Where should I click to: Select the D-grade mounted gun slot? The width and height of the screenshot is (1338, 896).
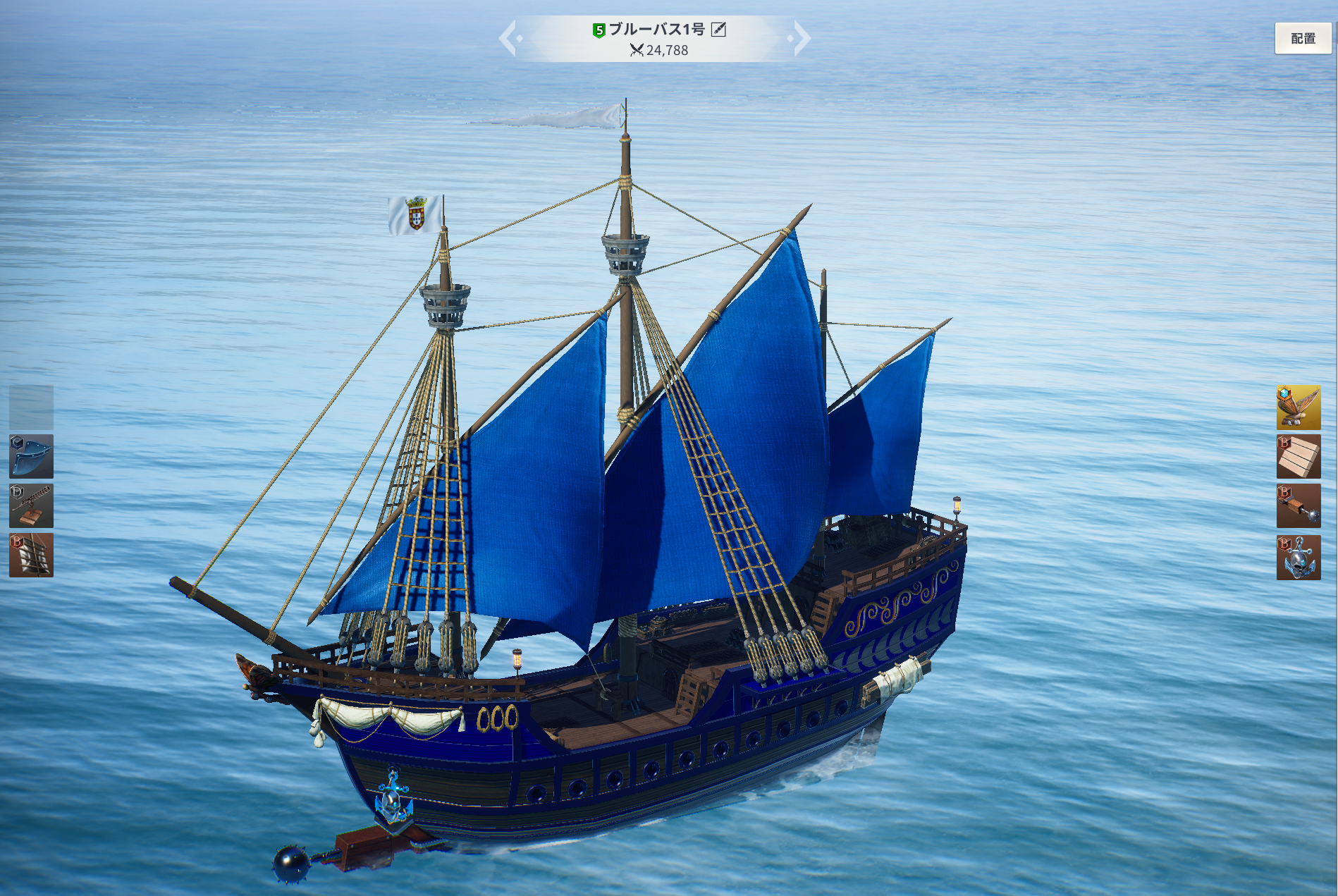coord(31,505)
